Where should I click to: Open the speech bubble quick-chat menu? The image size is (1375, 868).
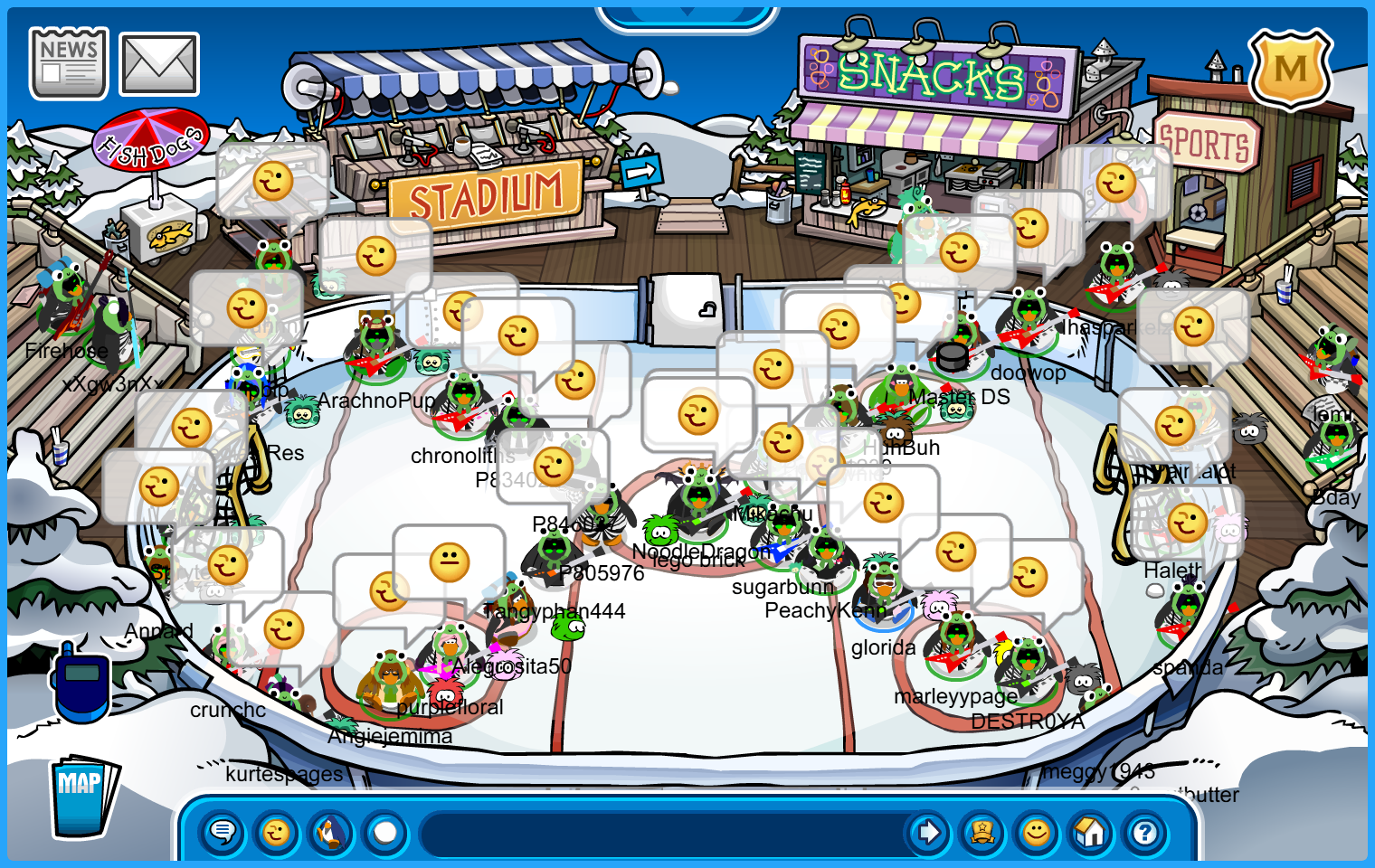223,832
